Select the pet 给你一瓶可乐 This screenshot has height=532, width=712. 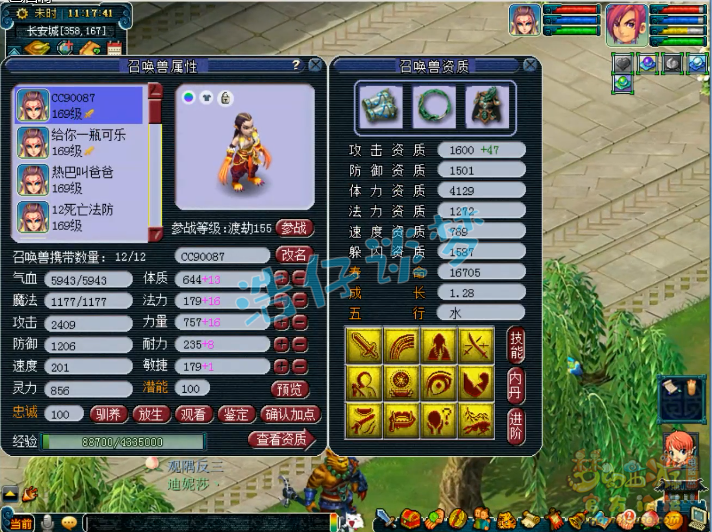[x=80, y=143]
